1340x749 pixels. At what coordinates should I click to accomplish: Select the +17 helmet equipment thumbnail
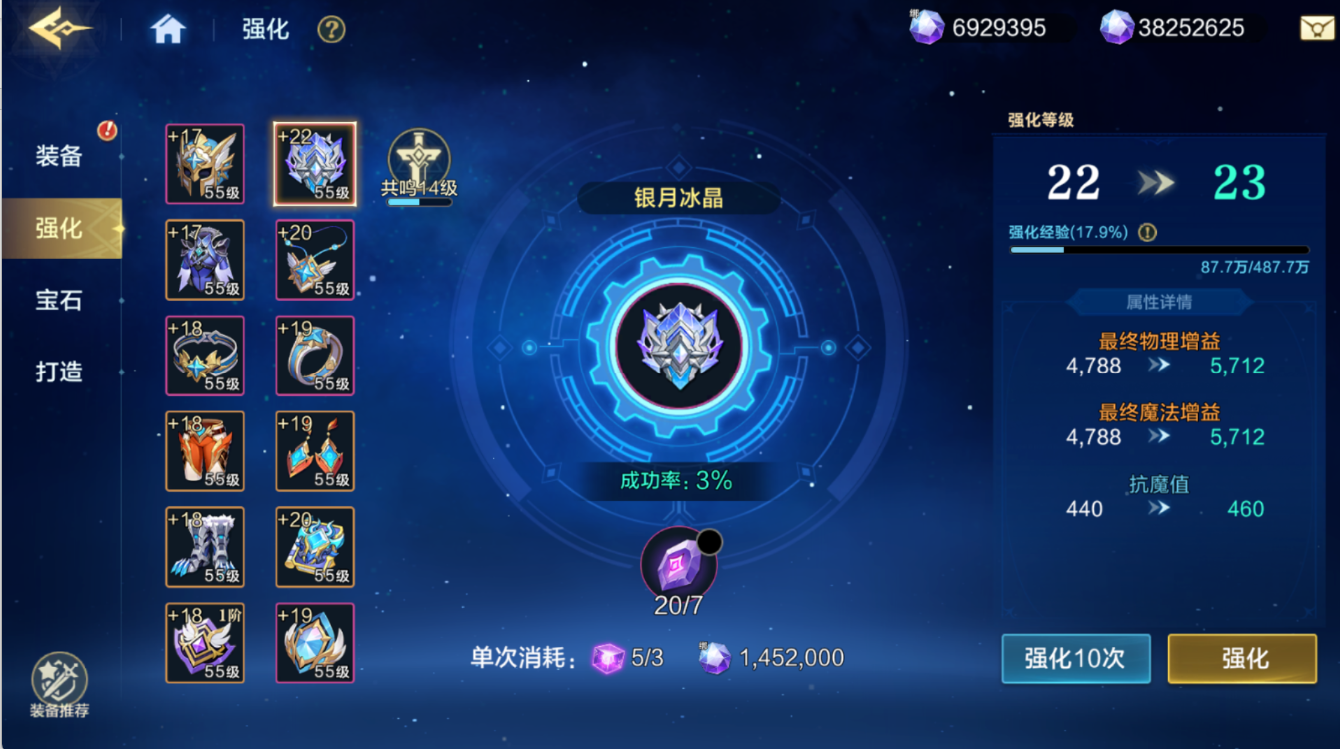click(205, 163)
